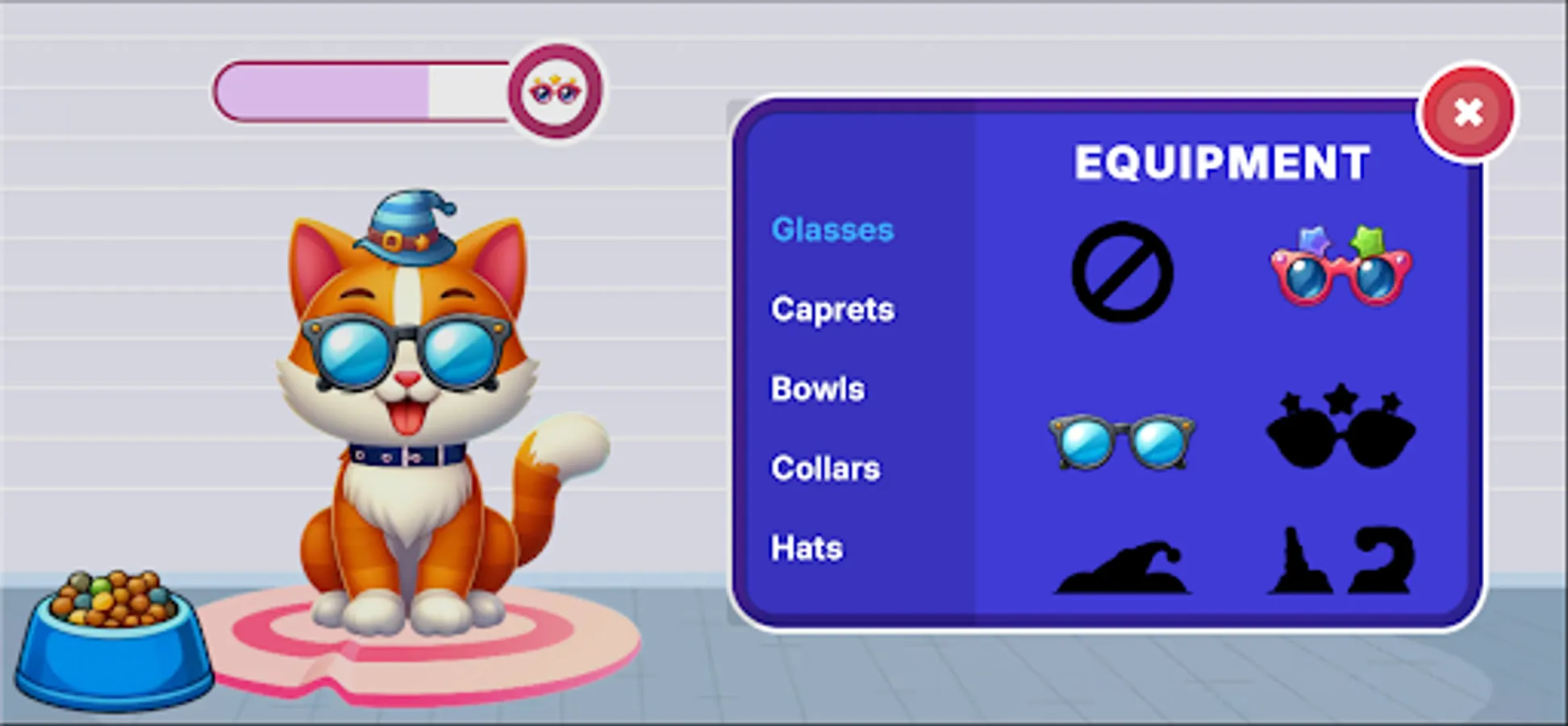
Task: Toggle glasses off using the prohibition symbol
Action: click(x=1121, y=270)
